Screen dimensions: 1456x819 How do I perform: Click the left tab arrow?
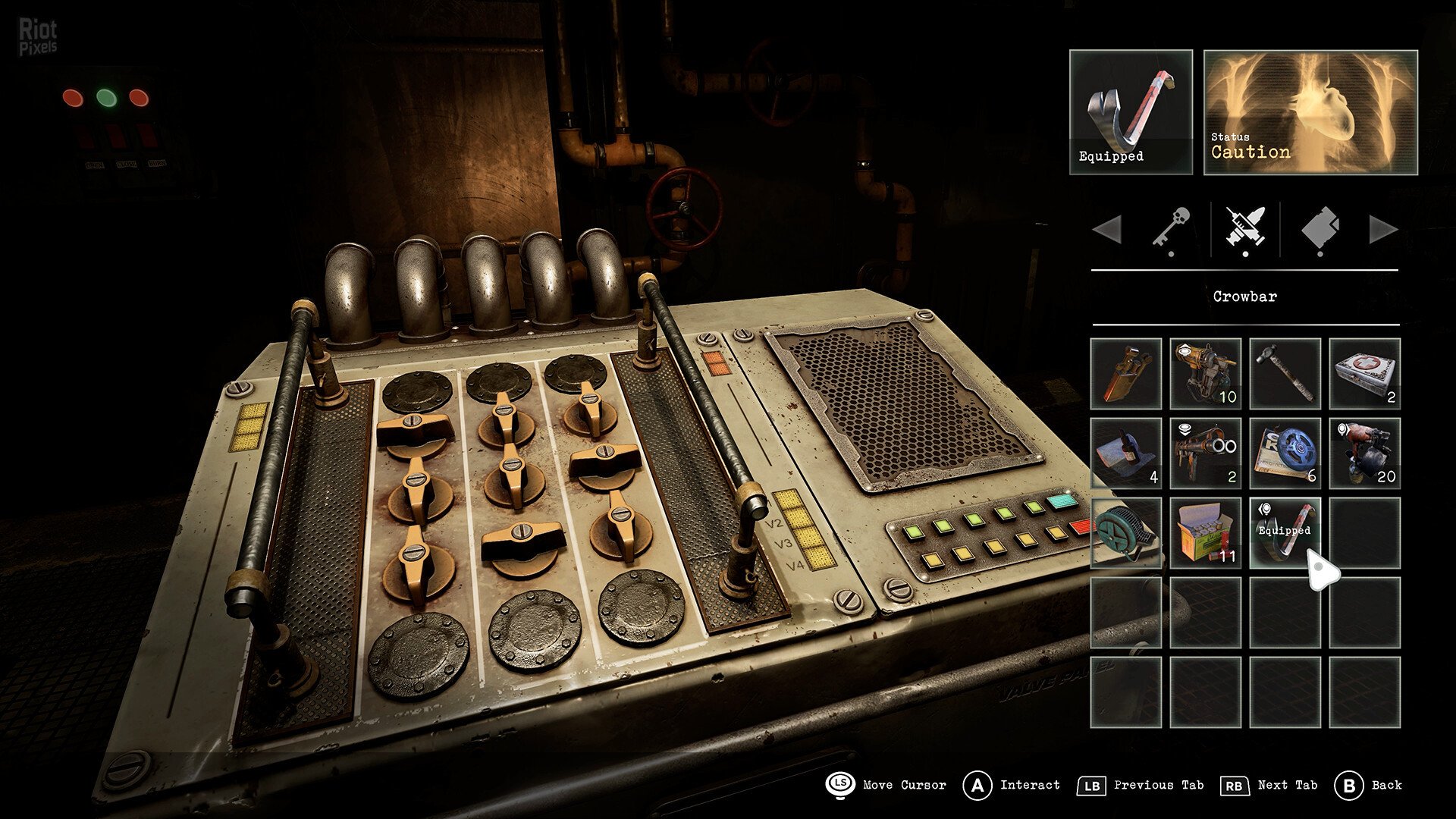tap(1109, 230)
